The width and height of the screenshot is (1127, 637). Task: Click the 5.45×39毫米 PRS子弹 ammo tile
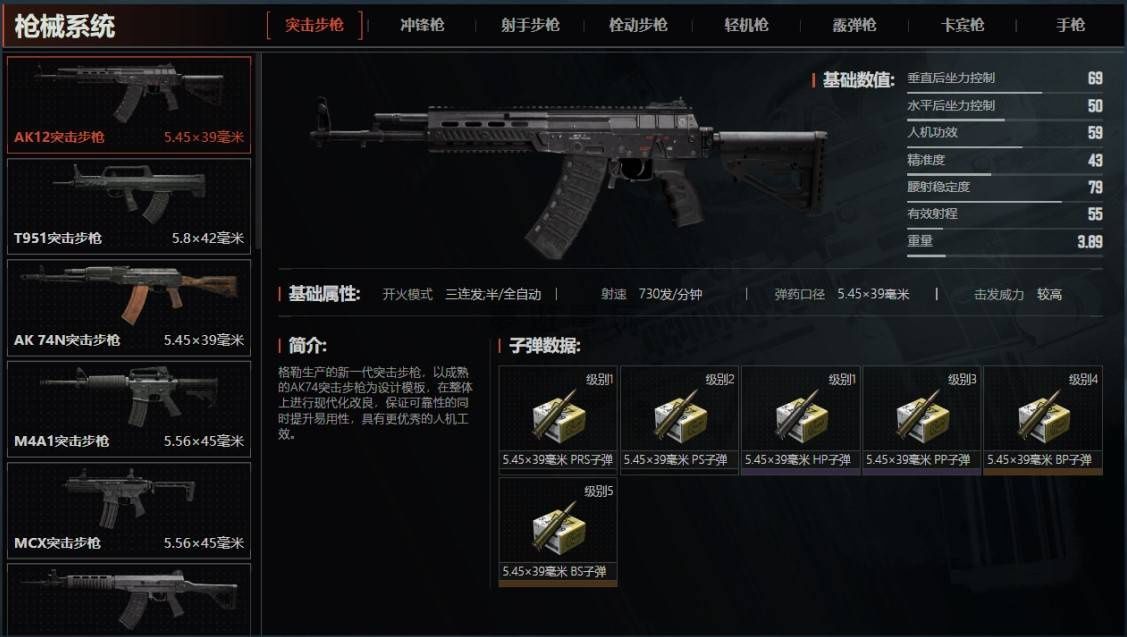[558, 418]
